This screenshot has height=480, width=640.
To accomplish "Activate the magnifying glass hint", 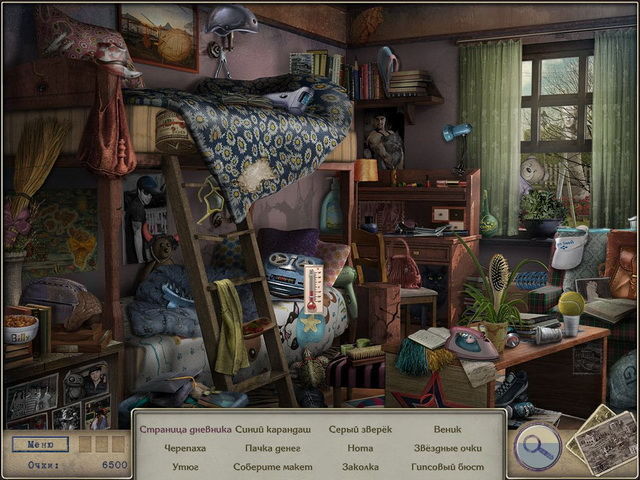I will (x=535, y=447).
